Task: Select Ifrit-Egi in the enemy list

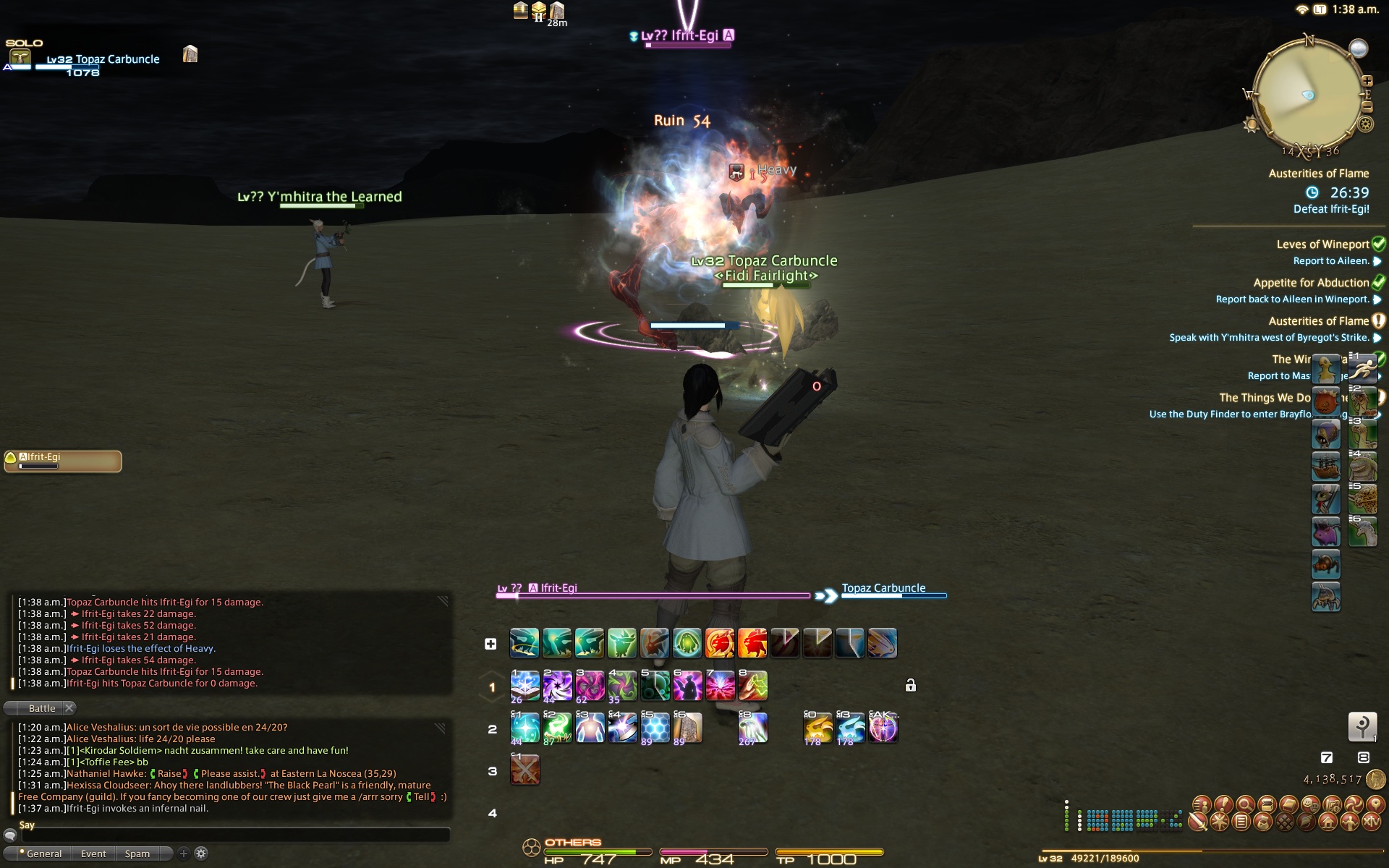Action: click(63, 461)
